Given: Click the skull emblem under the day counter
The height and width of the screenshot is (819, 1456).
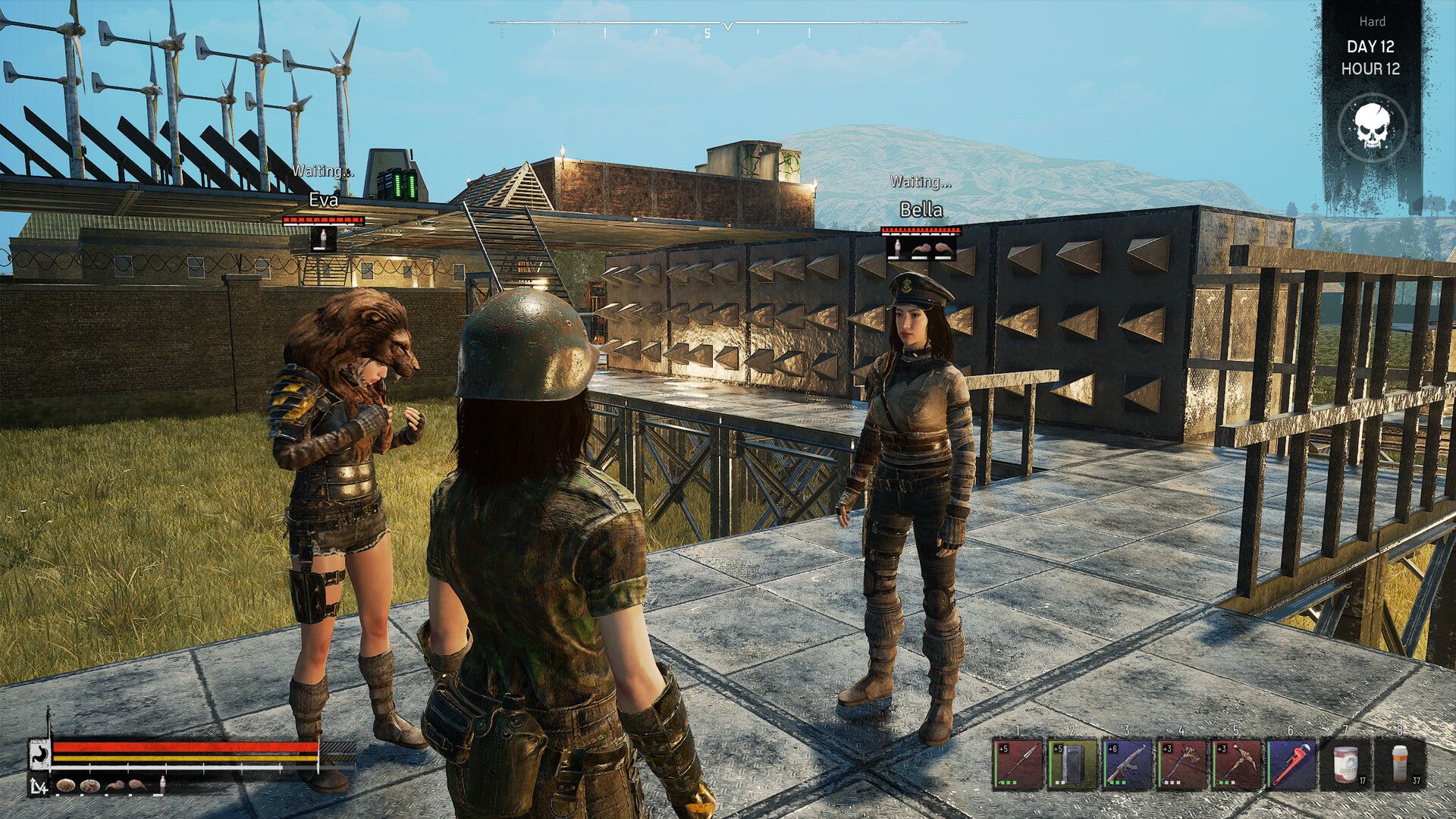Looking at the screenshot, I should pyautogui.click(x=1372, y=127).
